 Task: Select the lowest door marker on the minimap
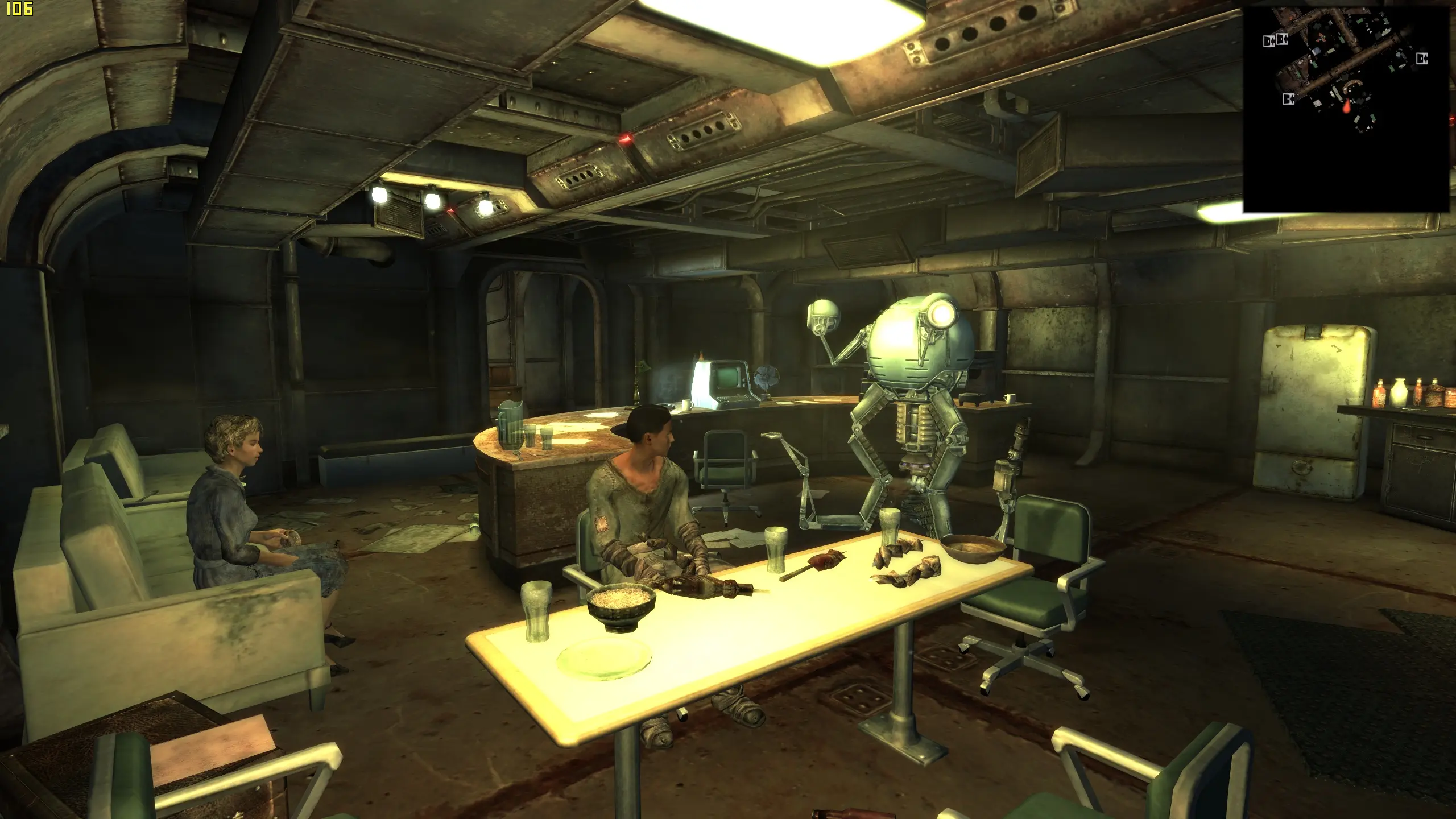tap(1288, 100)
